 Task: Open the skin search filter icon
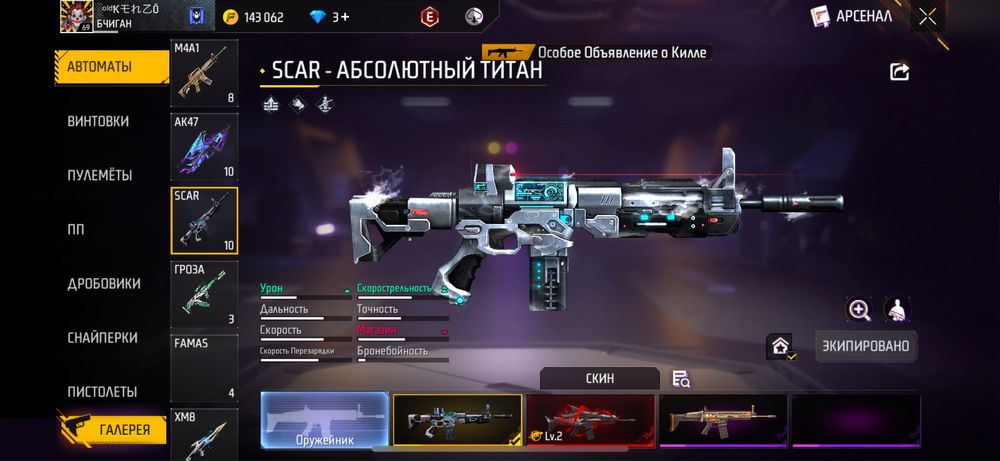pos(681,378)
